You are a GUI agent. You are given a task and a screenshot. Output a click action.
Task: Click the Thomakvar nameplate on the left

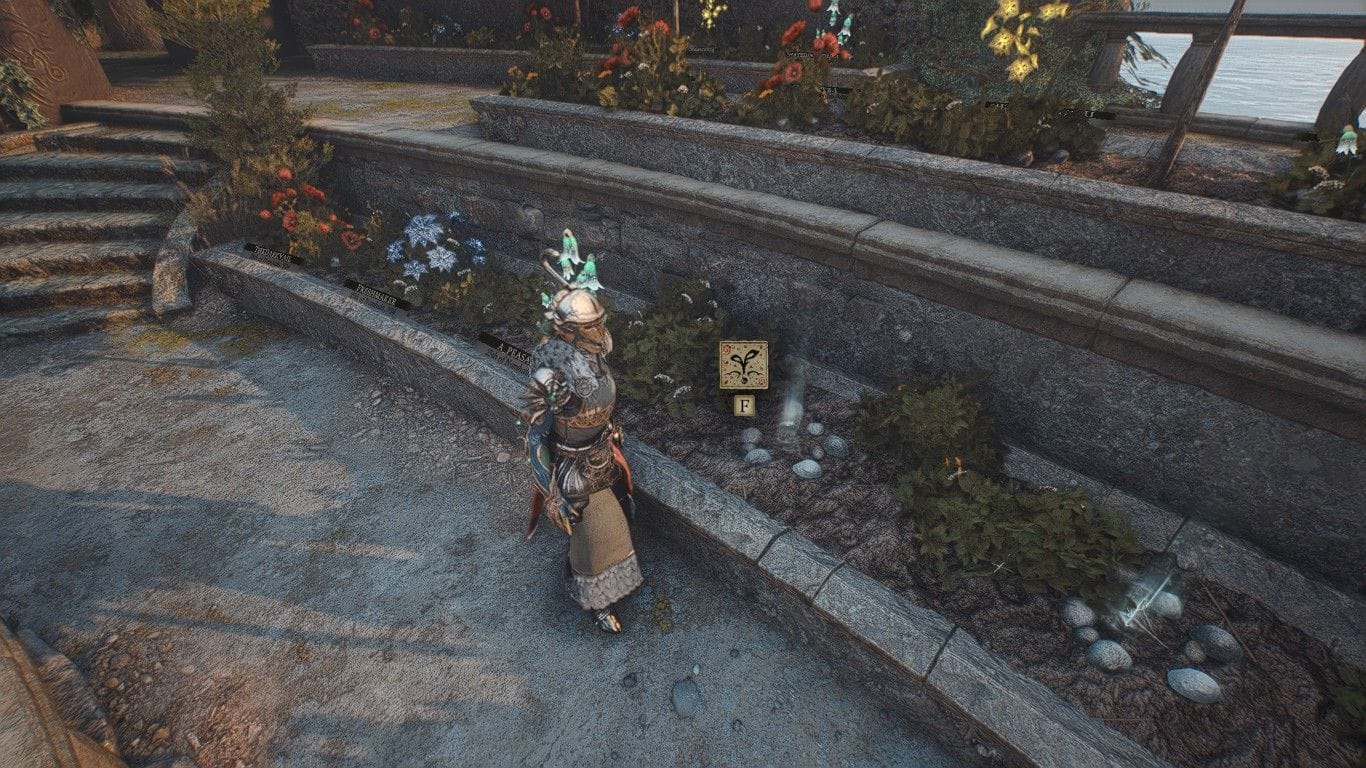pyautogui.click(x=273, y=255)
